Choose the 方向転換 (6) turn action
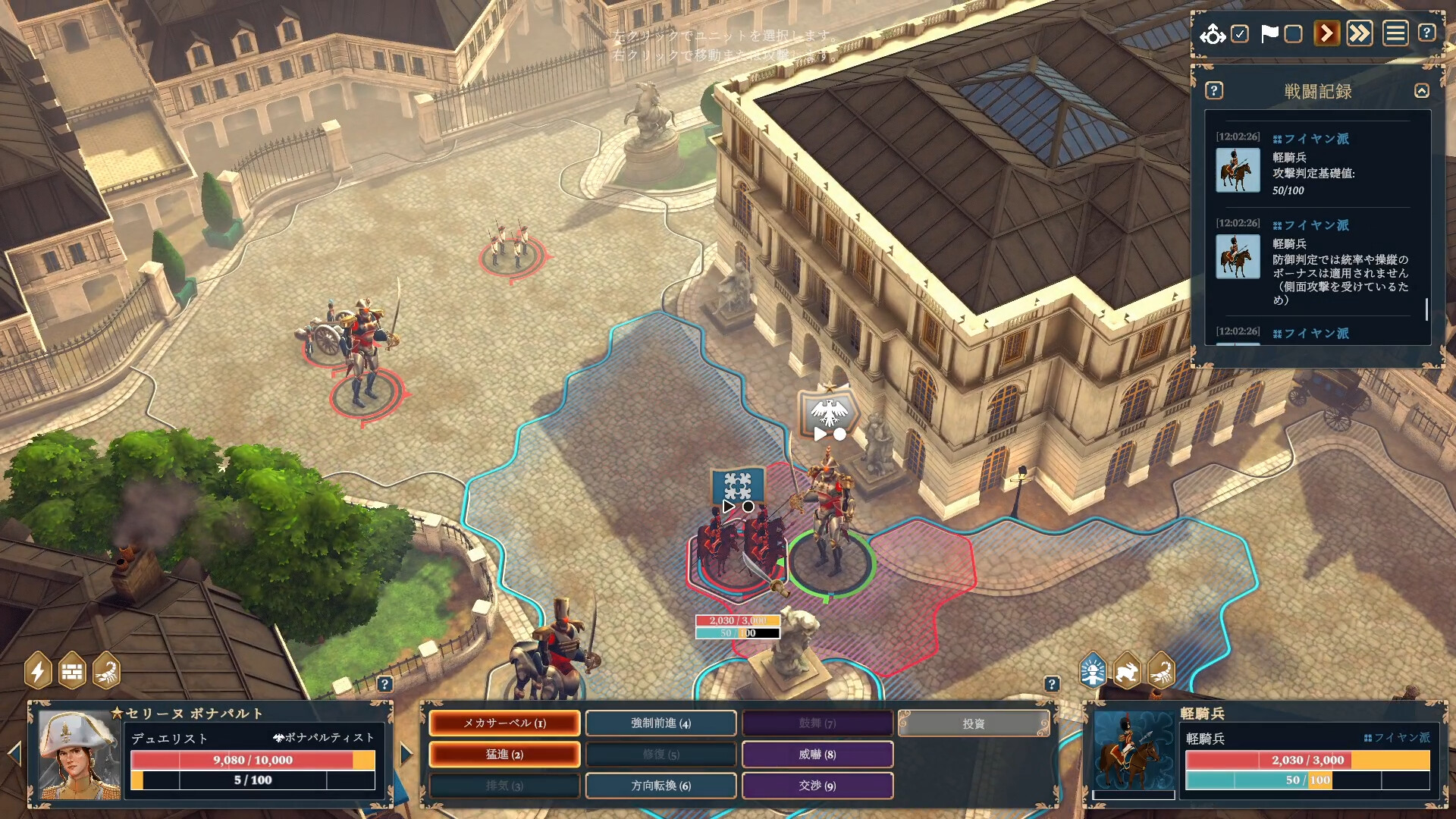The image size is (1456, 819). coord(661,786)
